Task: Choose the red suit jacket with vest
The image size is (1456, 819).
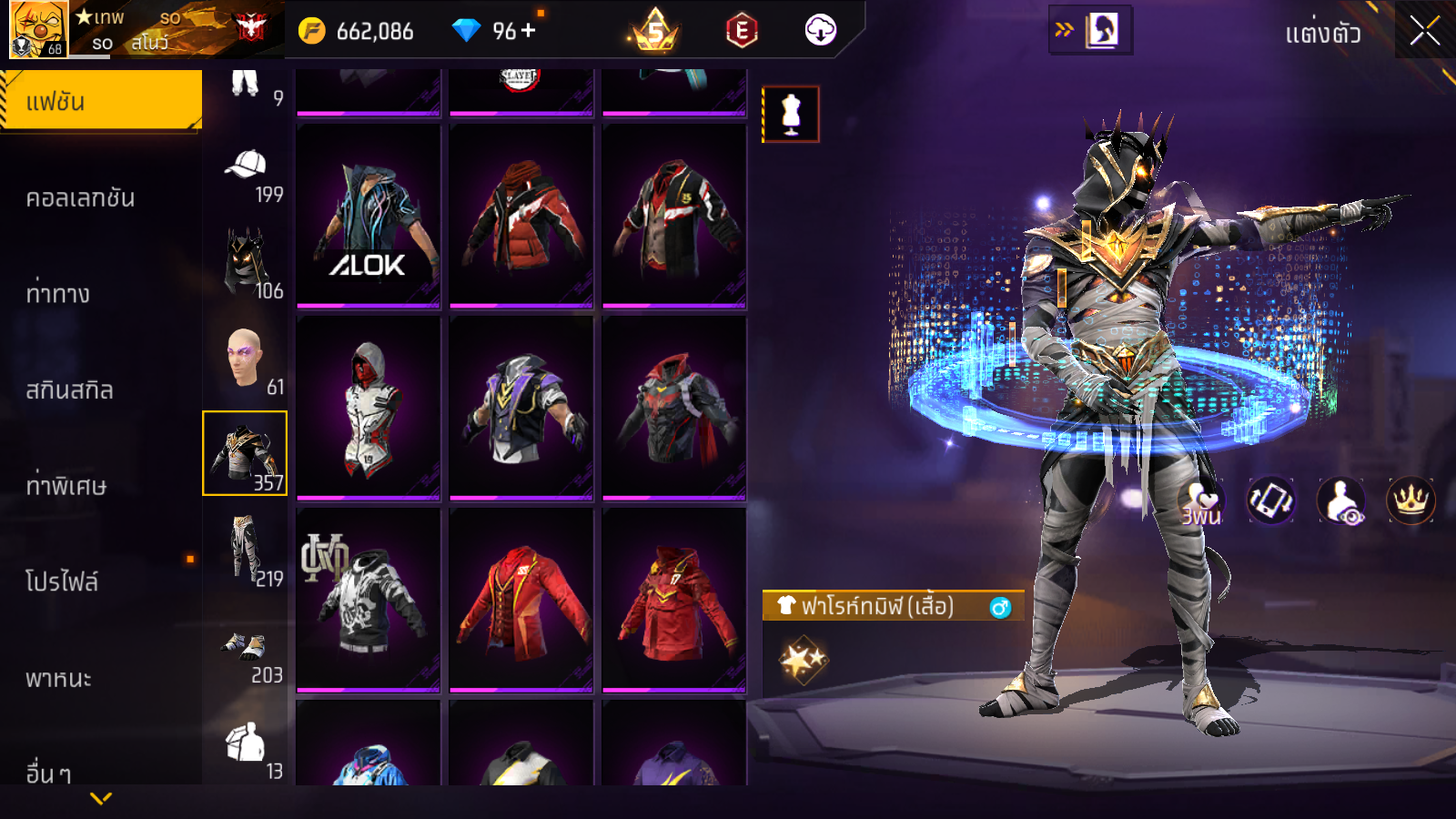Action: pyautogui.click(x=521, y=600)
